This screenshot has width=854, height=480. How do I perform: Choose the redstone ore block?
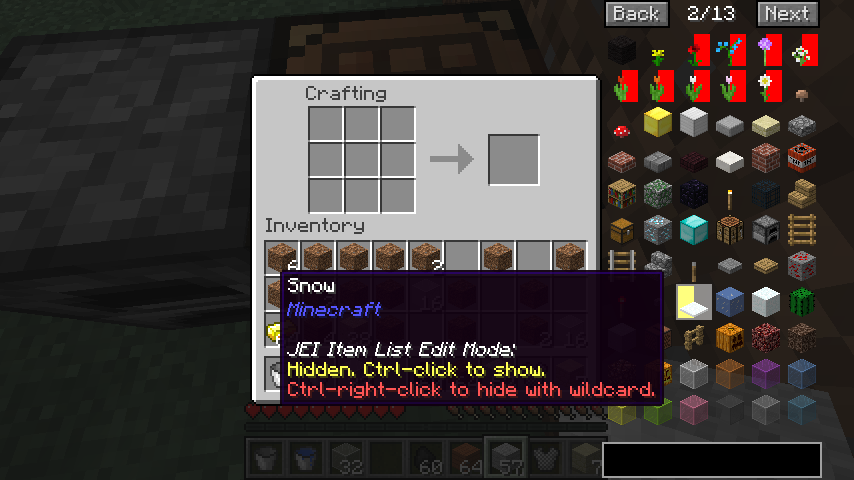pyautogui.click(x=801, y=266)
